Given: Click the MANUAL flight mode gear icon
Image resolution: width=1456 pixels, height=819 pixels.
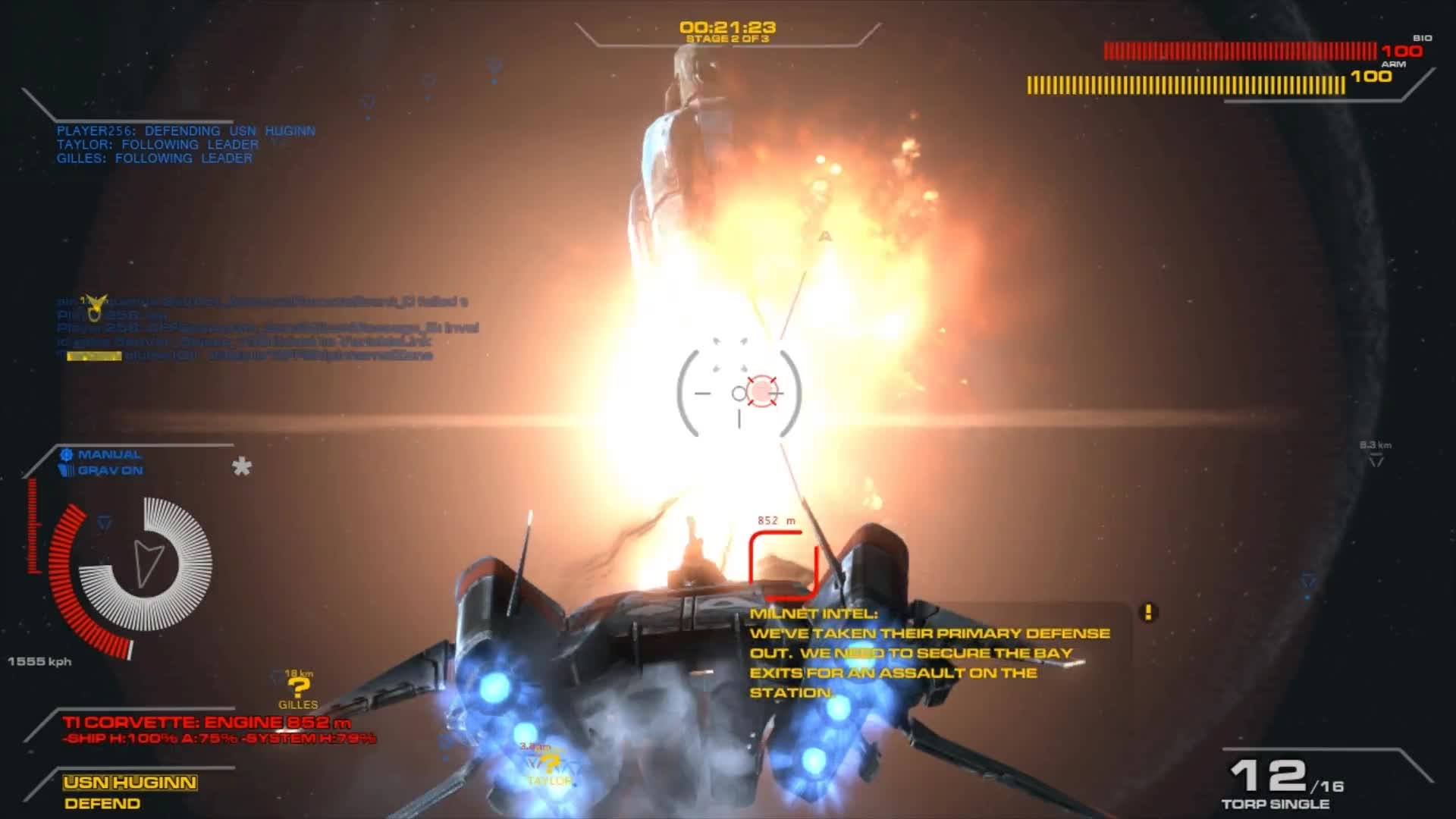Looking at the screenshot, I should (68, 453).
